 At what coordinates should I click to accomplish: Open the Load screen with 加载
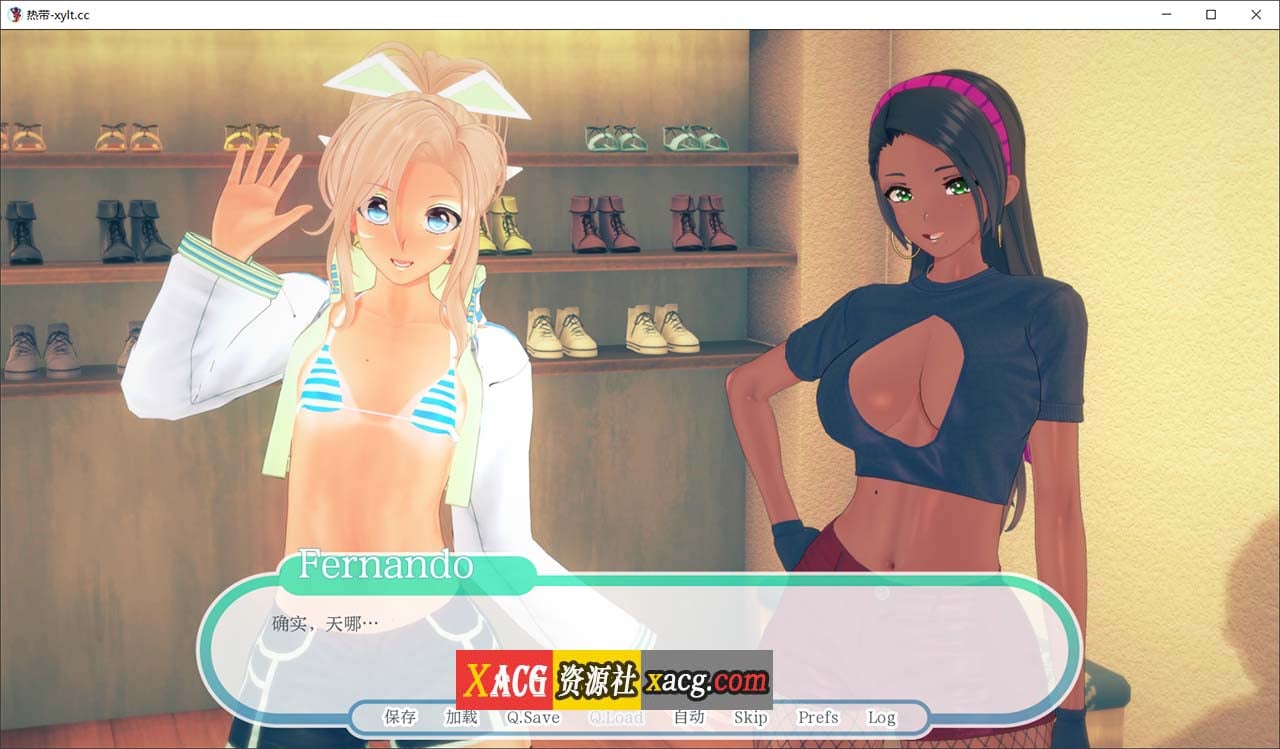(x=460, y=717)
